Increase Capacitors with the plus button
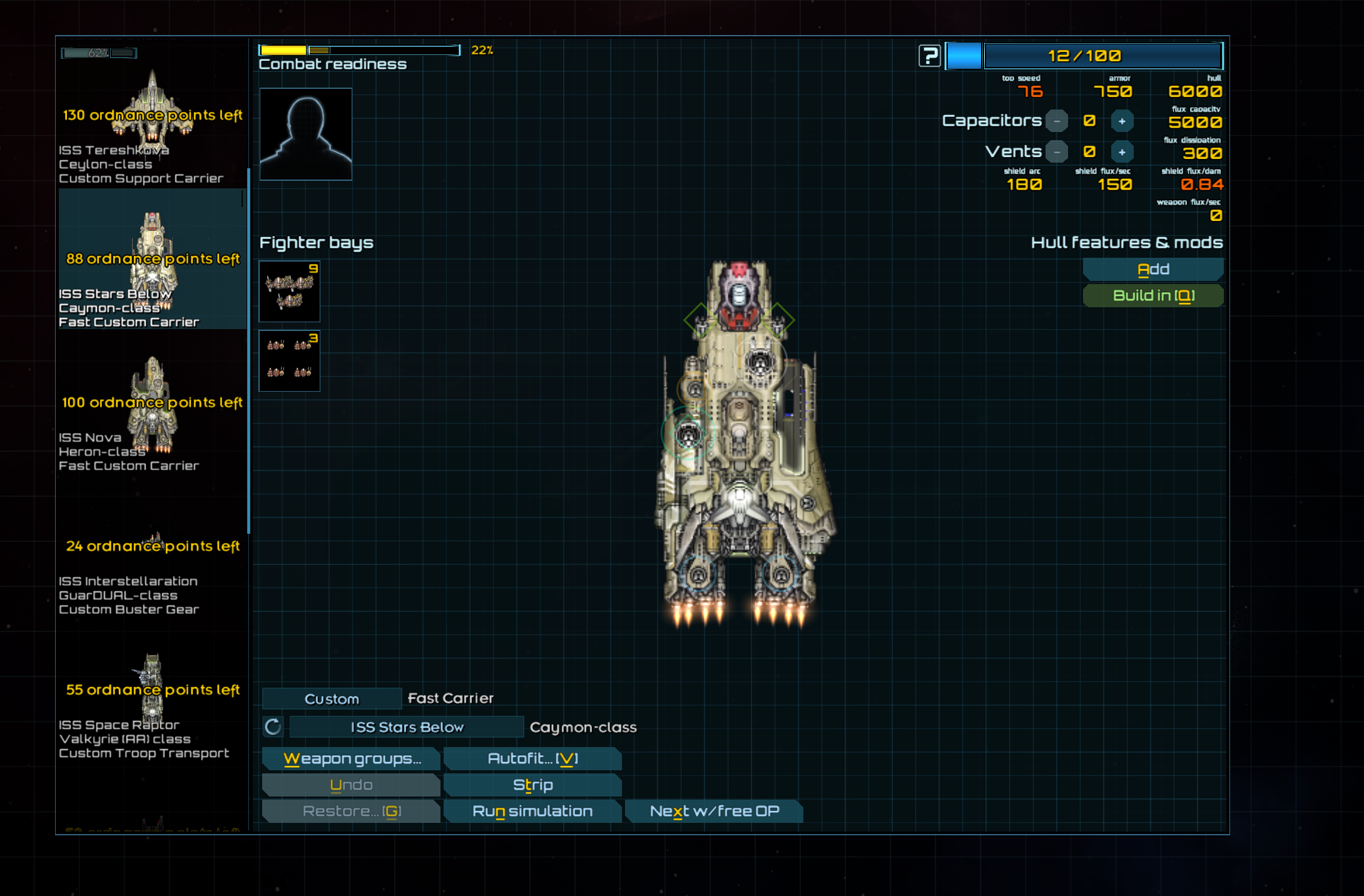Viewport: 1364px width, 896px height. click(x=1122, y=121)
